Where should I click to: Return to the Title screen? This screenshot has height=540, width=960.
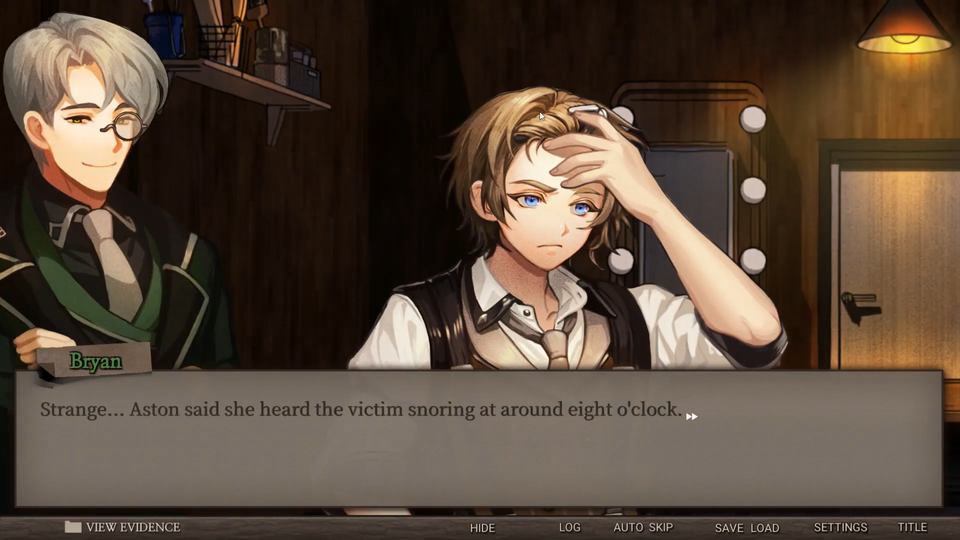[912, 527]
